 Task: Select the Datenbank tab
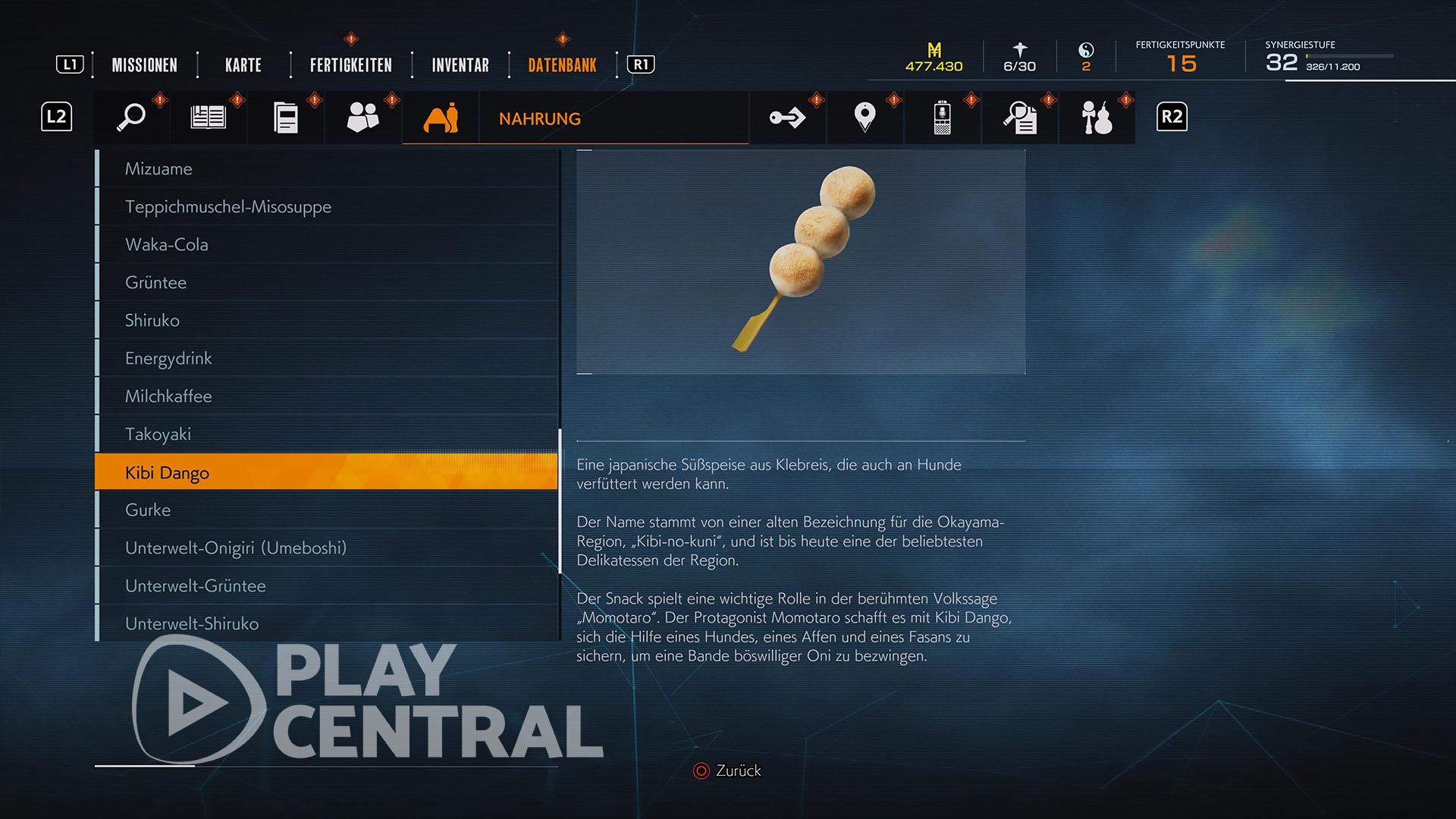coord(562,65)
